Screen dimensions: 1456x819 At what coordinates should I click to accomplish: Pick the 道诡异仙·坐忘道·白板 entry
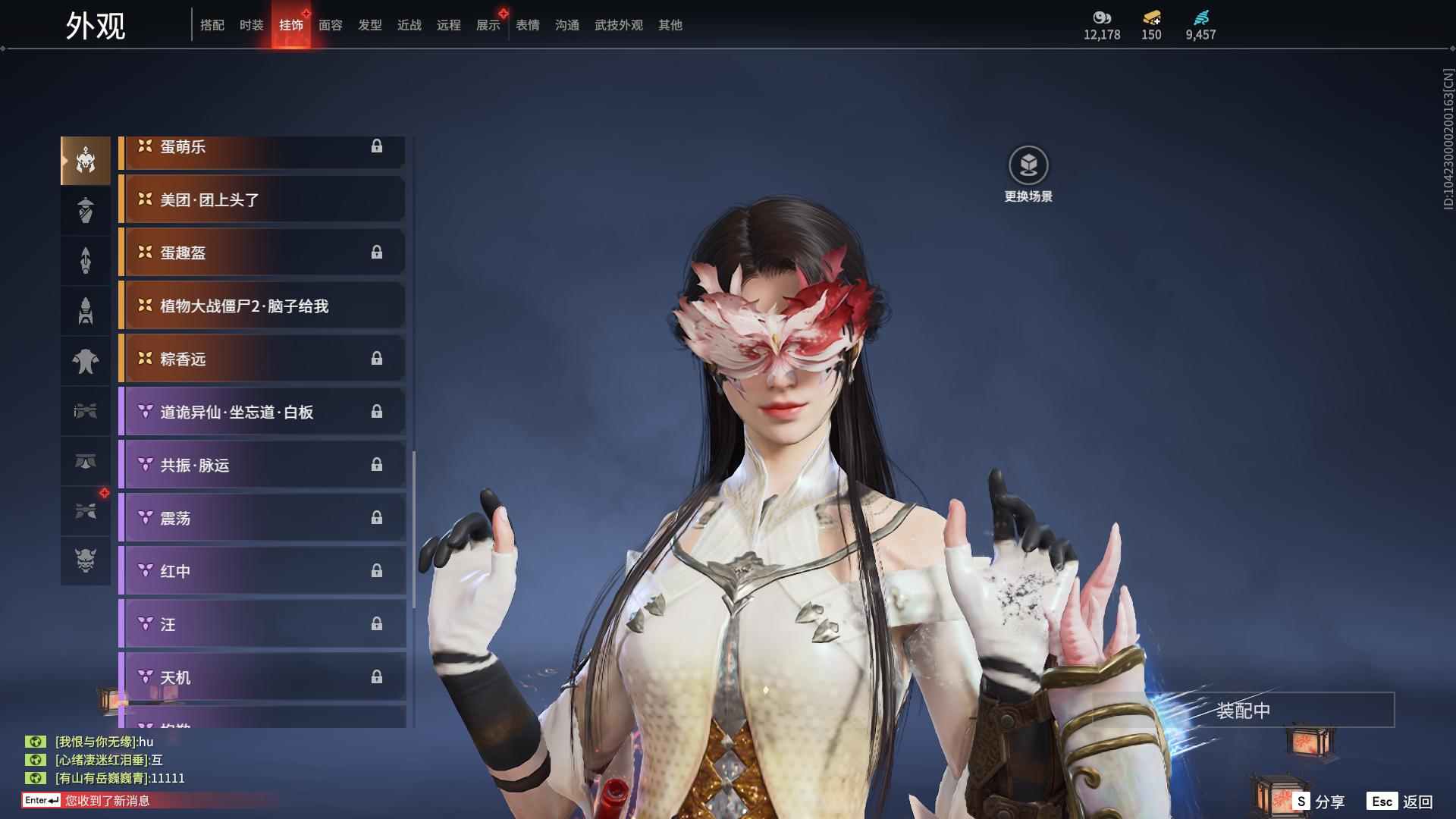coord(262,412)
